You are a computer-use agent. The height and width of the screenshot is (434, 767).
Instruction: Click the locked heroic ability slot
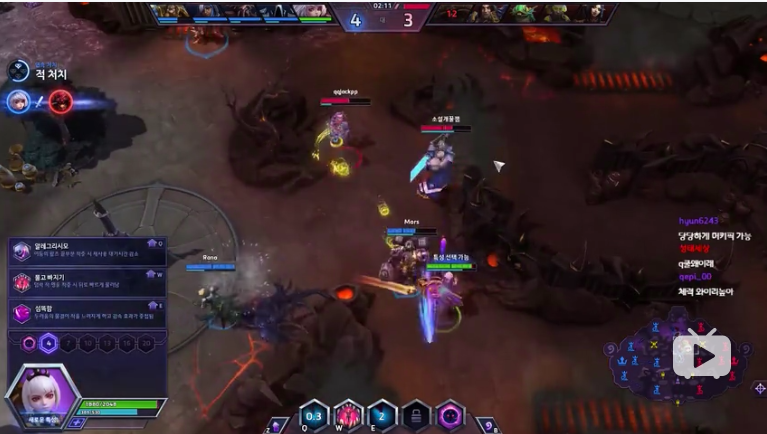(x=416, y=414)
